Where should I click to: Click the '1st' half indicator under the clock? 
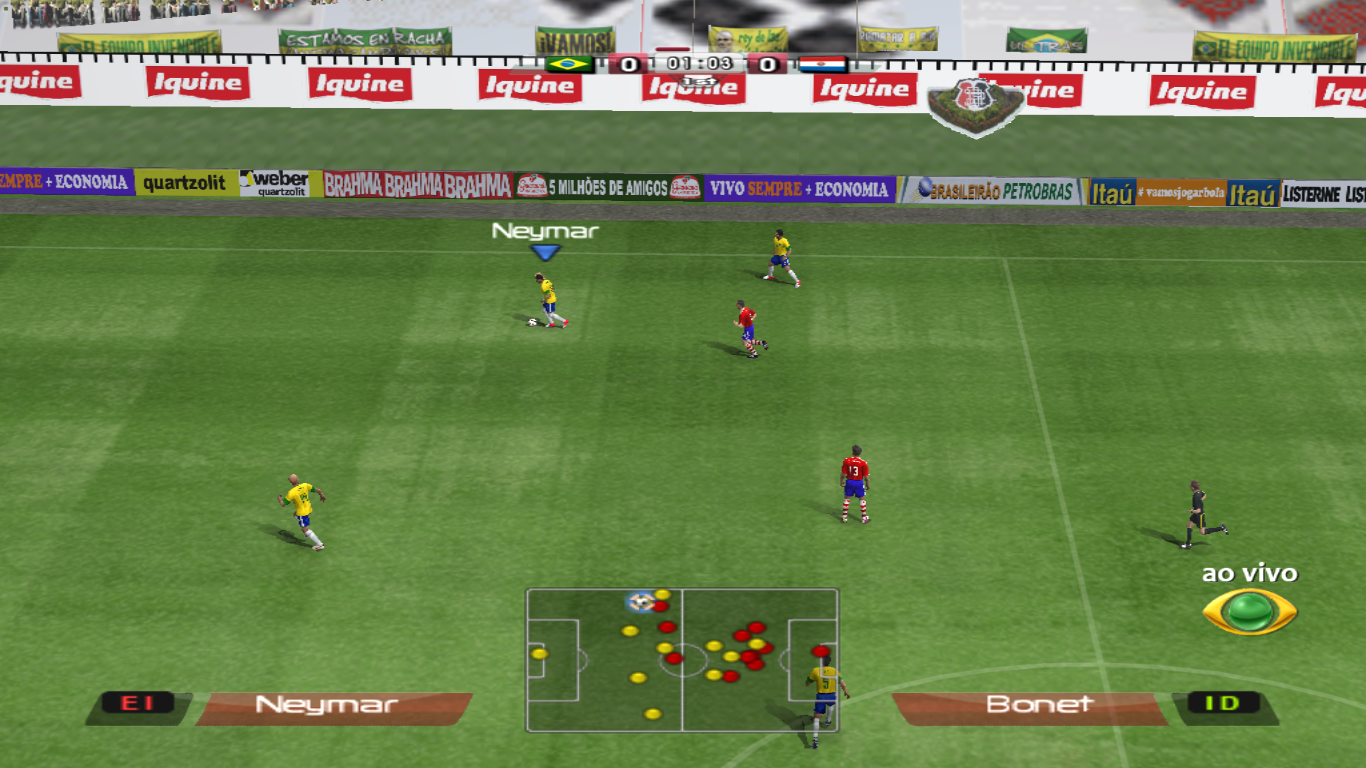pyautogui.click(x=698, y=81)
